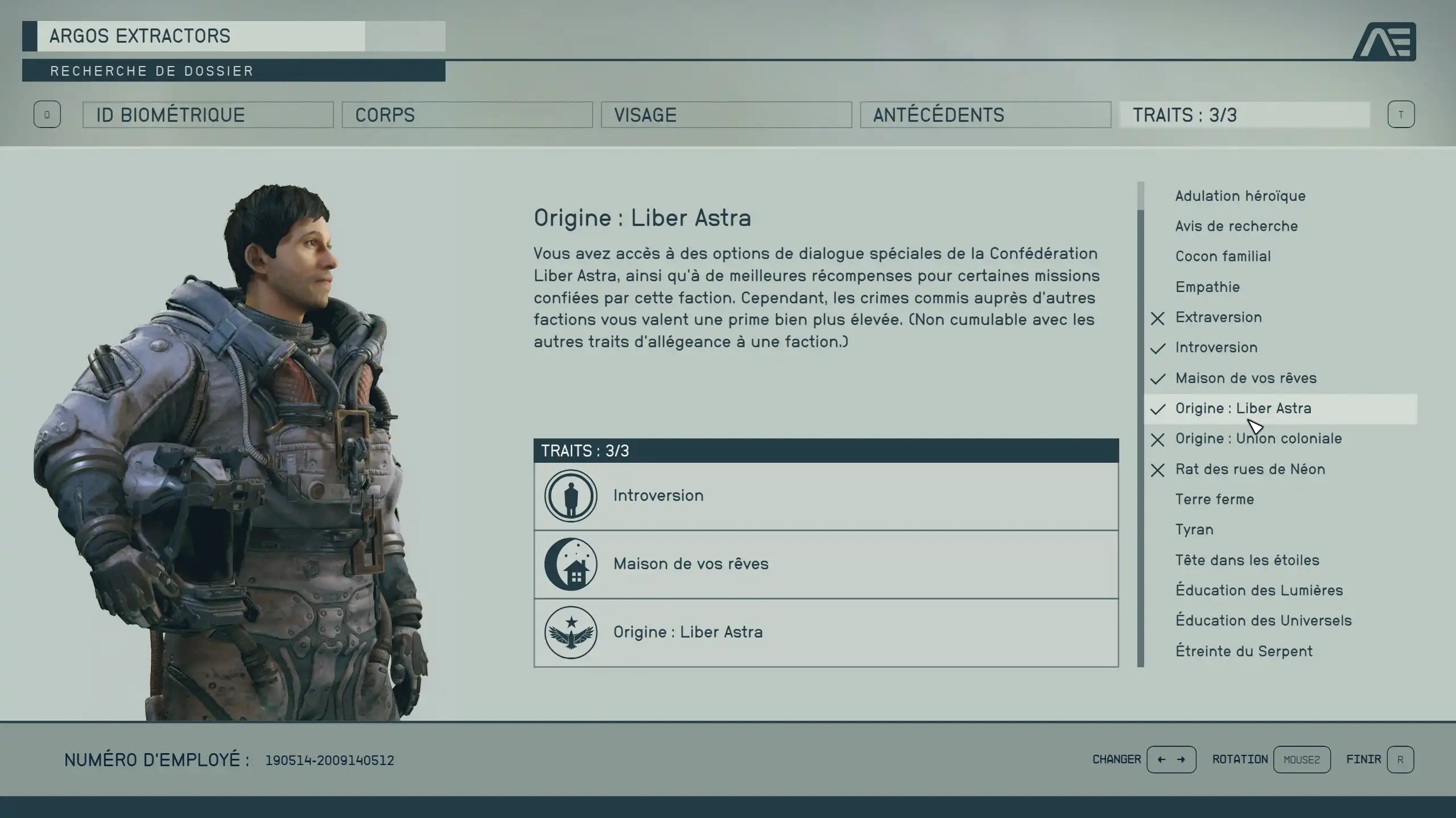Open the CORPS tab

click(x=467, y=115)
